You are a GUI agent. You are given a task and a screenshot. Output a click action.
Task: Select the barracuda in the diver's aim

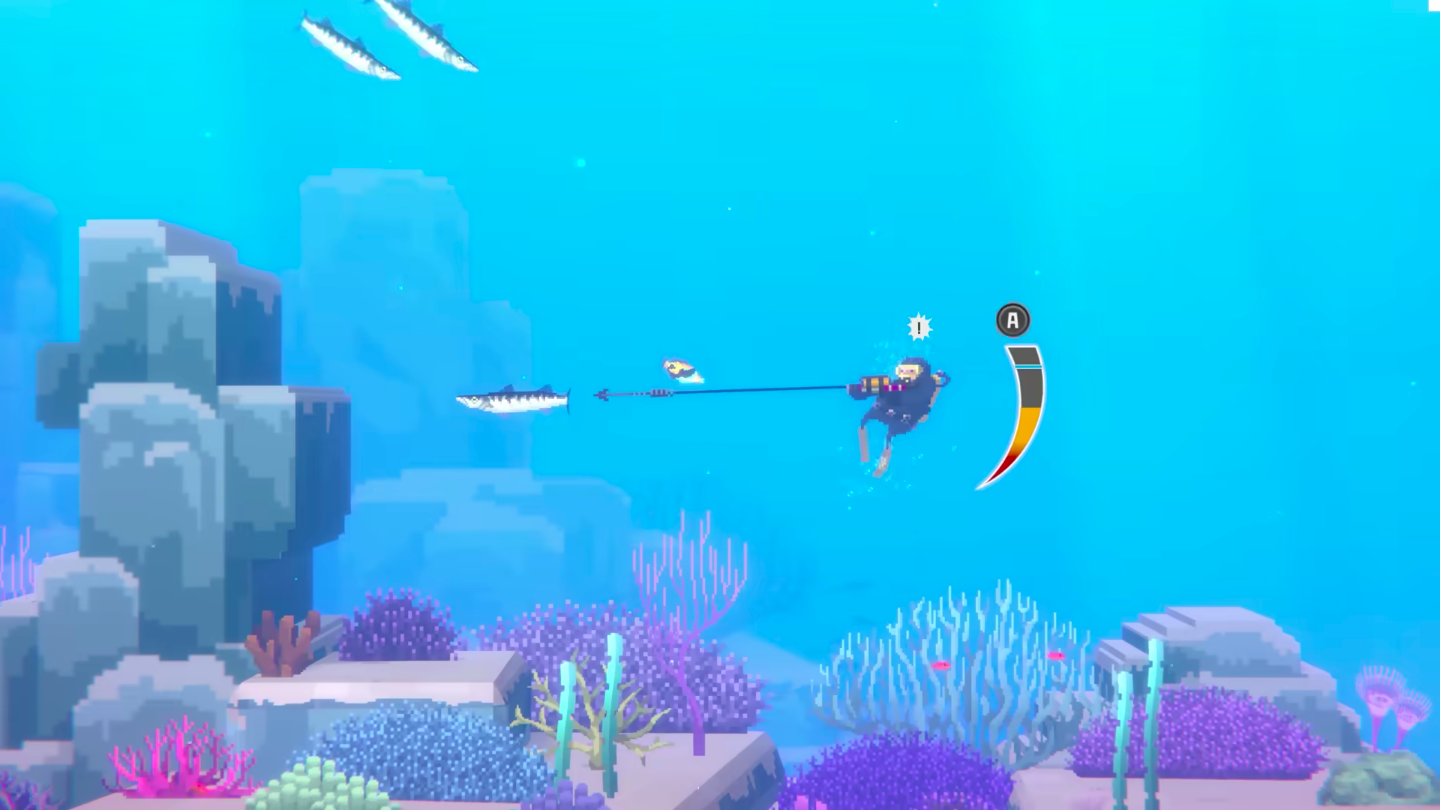pyautogui.click(x=510, y=398)
